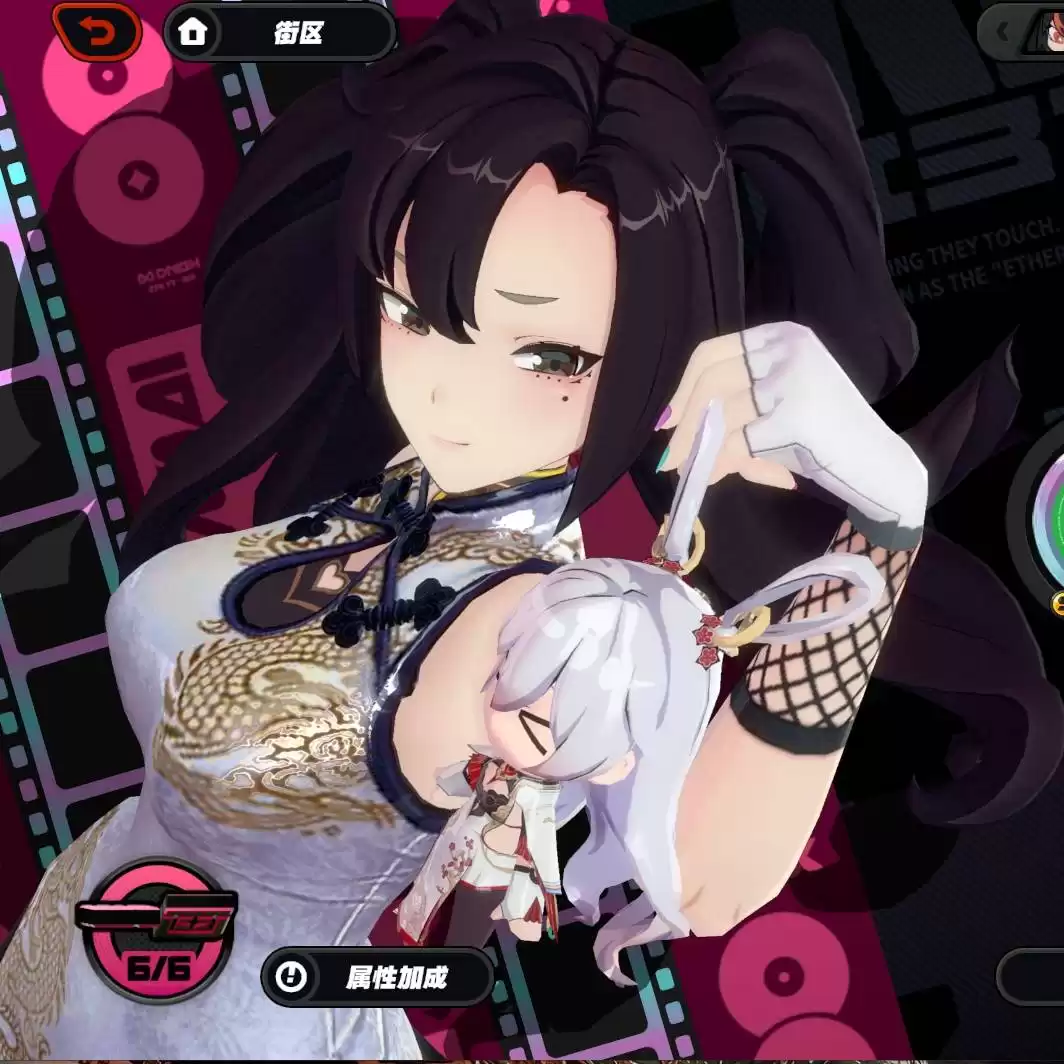The height and width of the screenshot is (1064, 1064).
Task: Click the red back arrow button
Action: 97,32
